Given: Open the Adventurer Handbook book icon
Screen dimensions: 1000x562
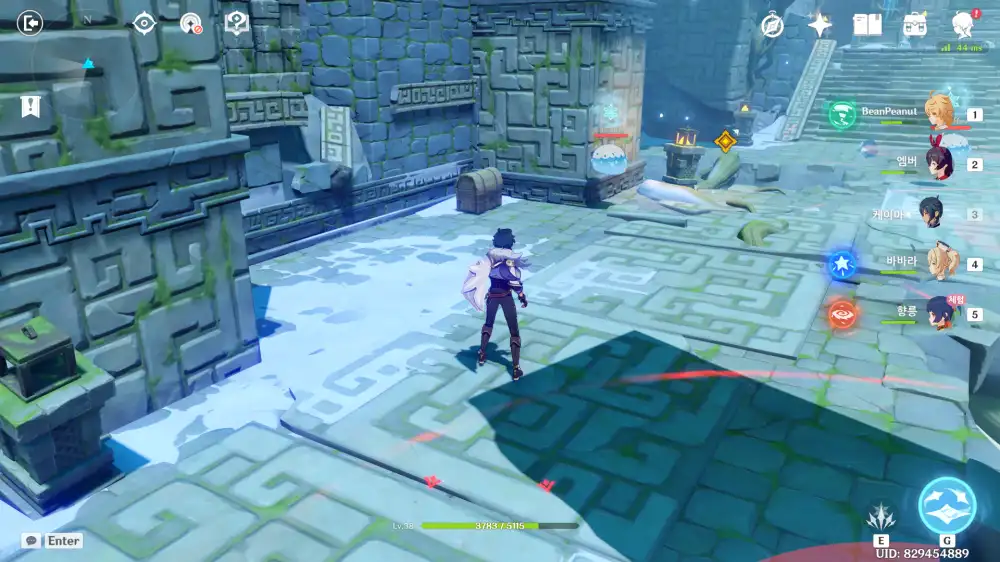Looking at the screenshot, I should [867, 25].
